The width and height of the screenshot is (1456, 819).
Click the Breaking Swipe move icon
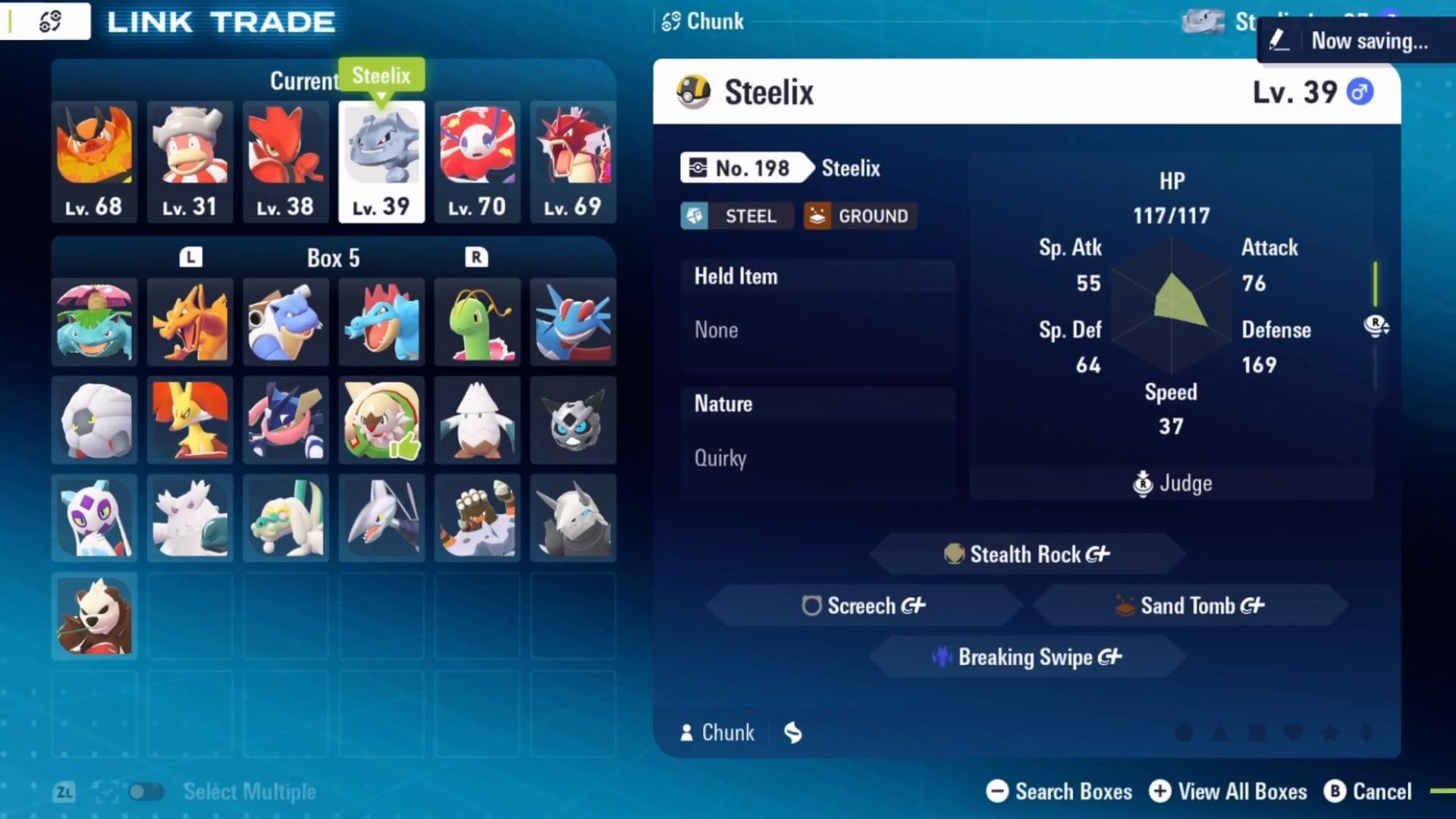pos(943,657)
